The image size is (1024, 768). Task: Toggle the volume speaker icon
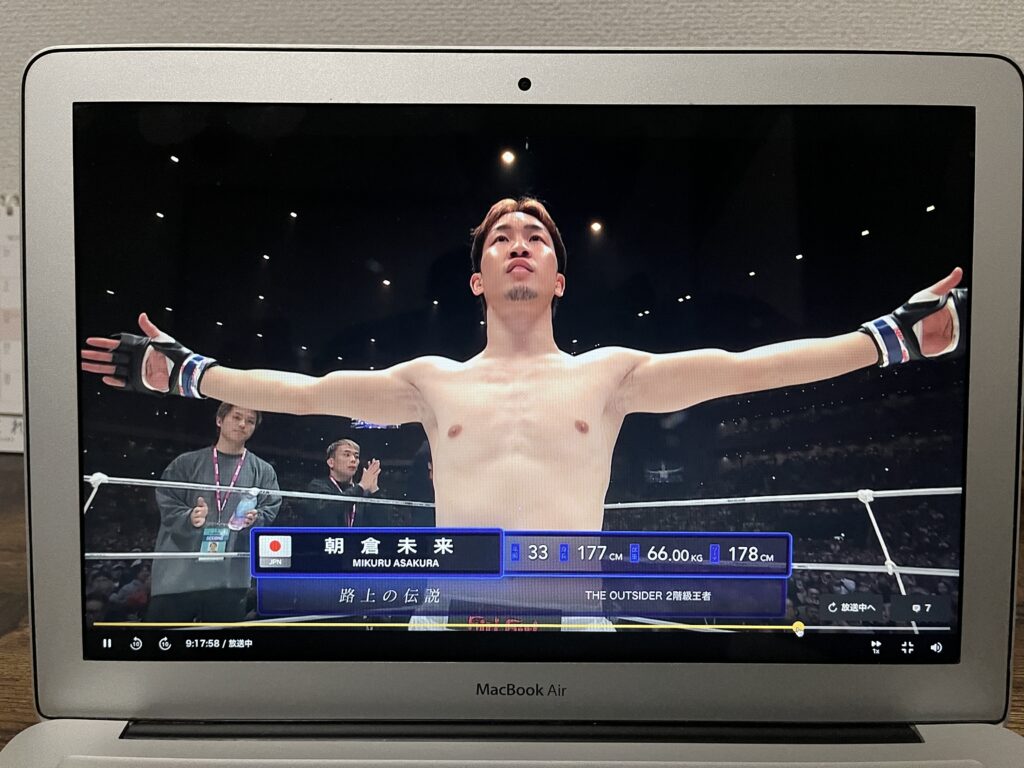(936, 647)
